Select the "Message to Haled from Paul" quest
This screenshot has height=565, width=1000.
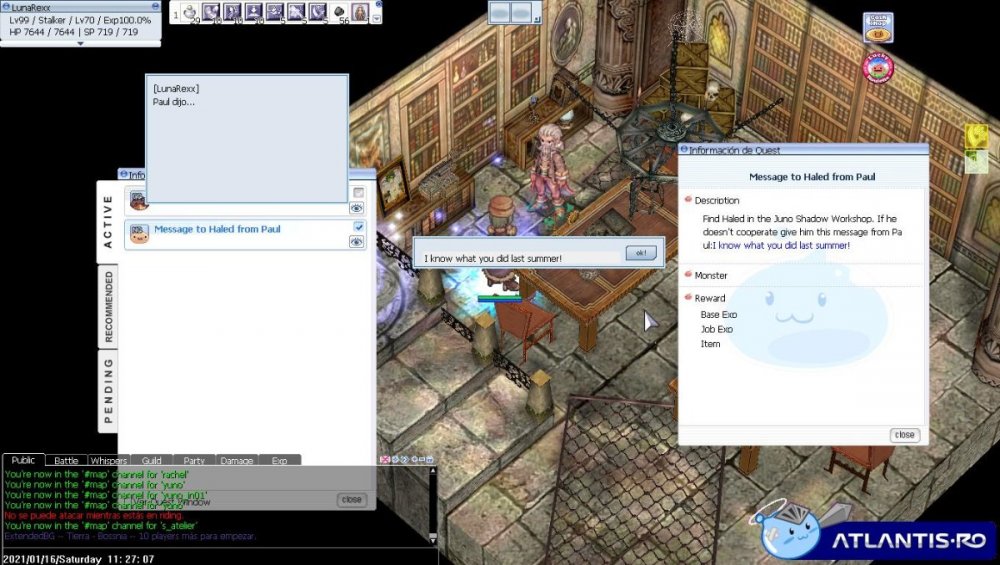217,229
